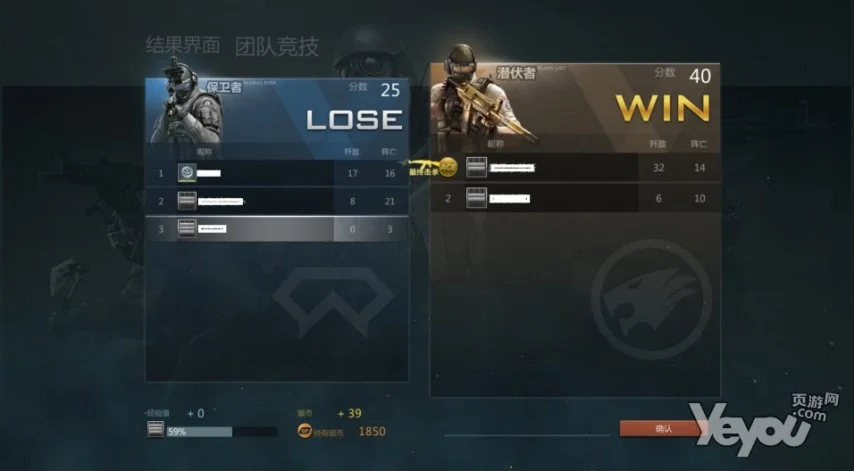Screen dimensions: 854x471
Task: Select the defender row with 17 kills
Action: coord(276,173)
